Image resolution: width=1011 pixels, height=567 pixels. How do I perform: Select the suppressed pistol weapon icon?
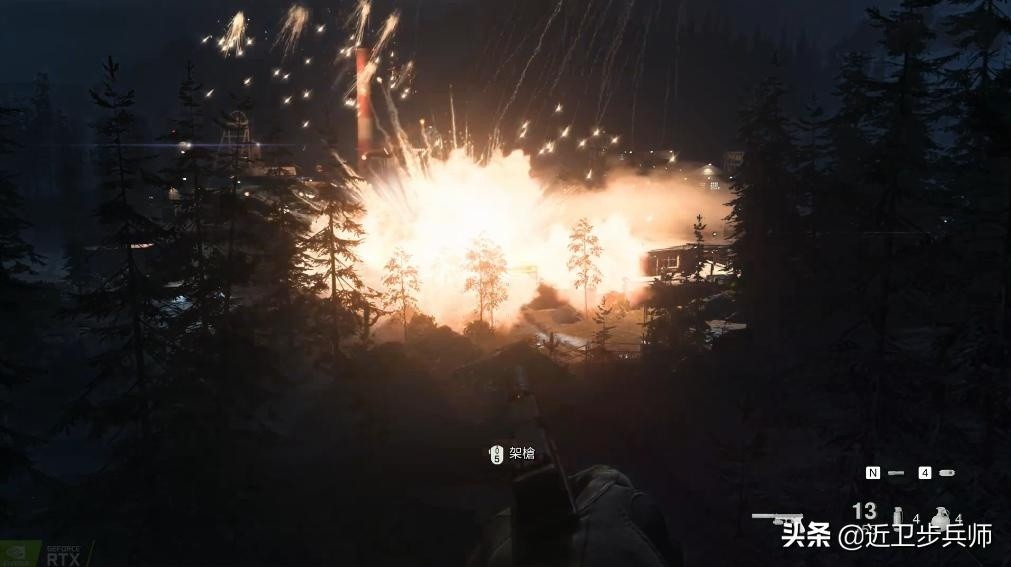777,517
